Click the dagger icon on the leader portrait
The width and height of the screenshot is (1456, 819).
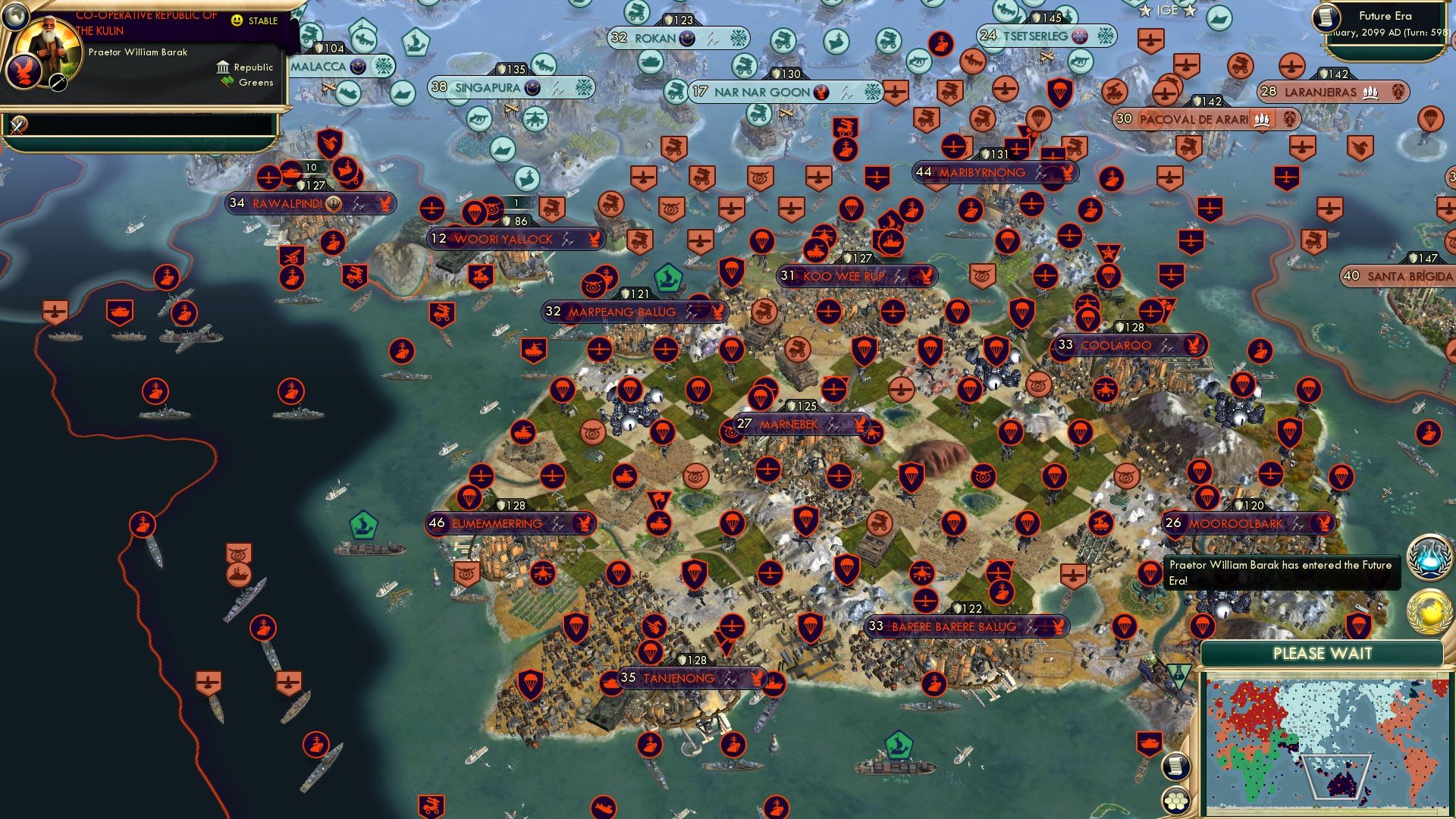[x=58, y=83]
